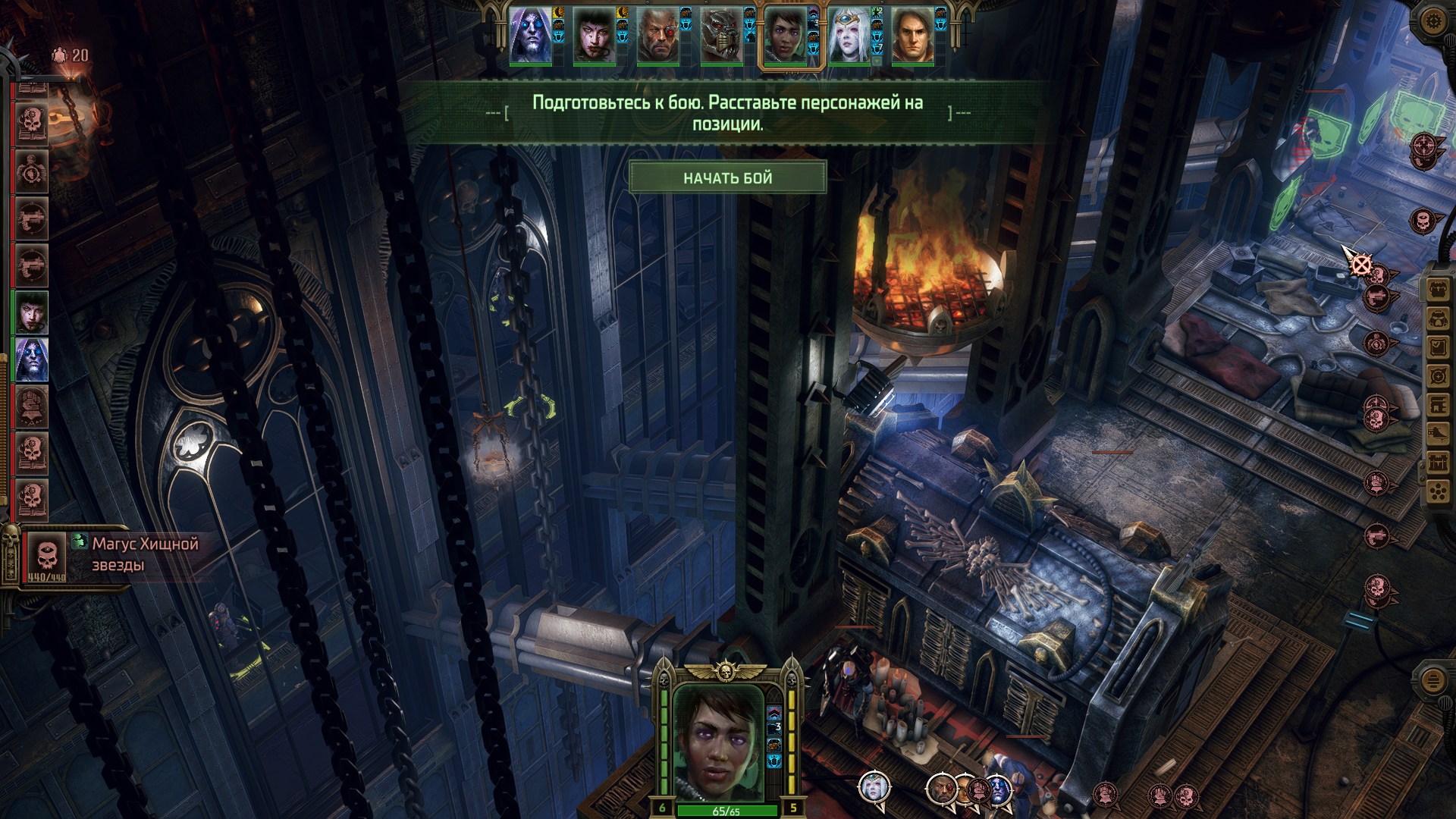Open the six-dot formation button
Viewport: 1456px width, 819px height.
coord(1439,492)
